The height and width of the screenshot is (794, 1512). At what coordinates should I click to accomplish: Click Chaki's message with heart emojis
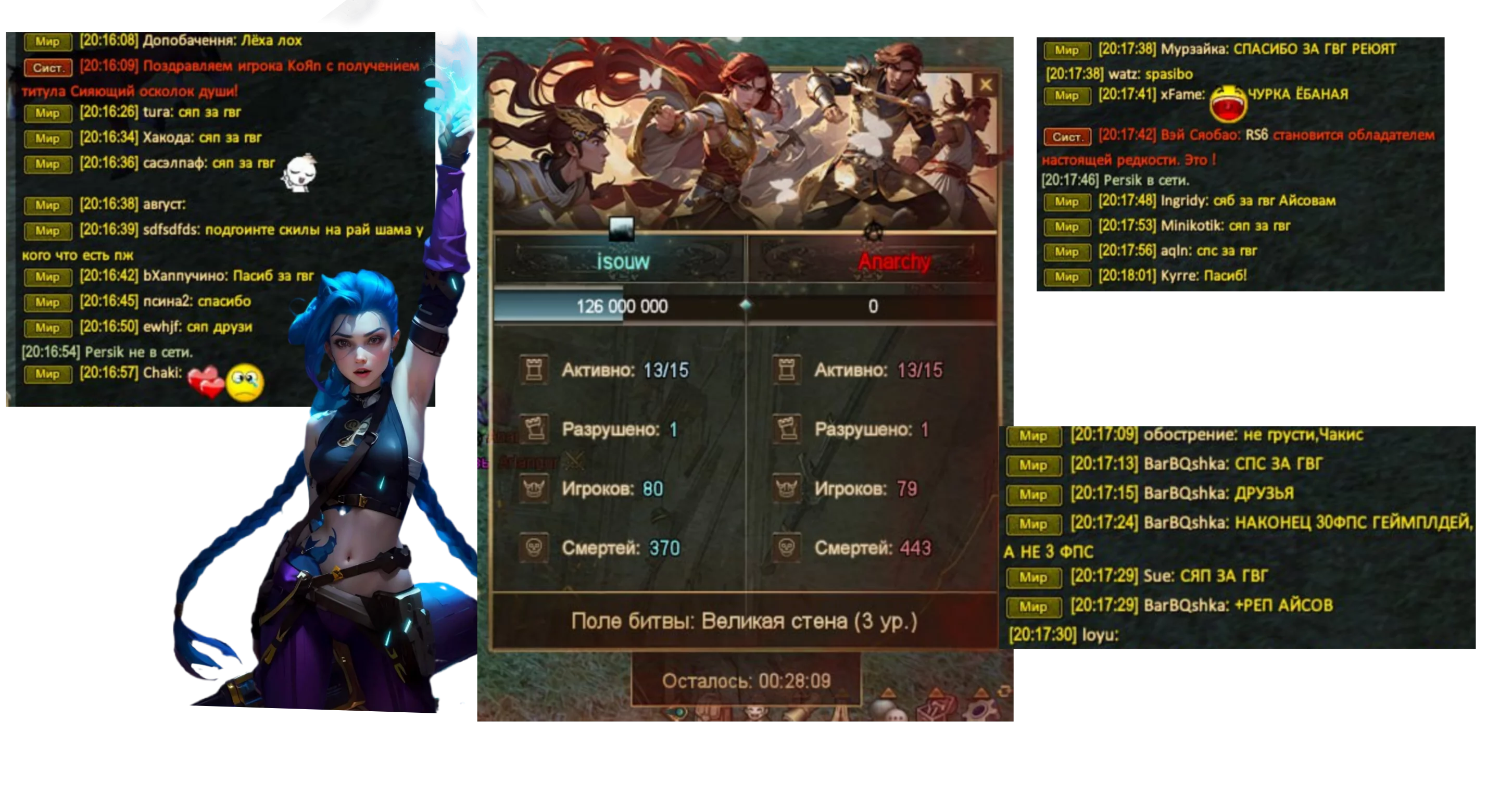click(x=162, y=373)
